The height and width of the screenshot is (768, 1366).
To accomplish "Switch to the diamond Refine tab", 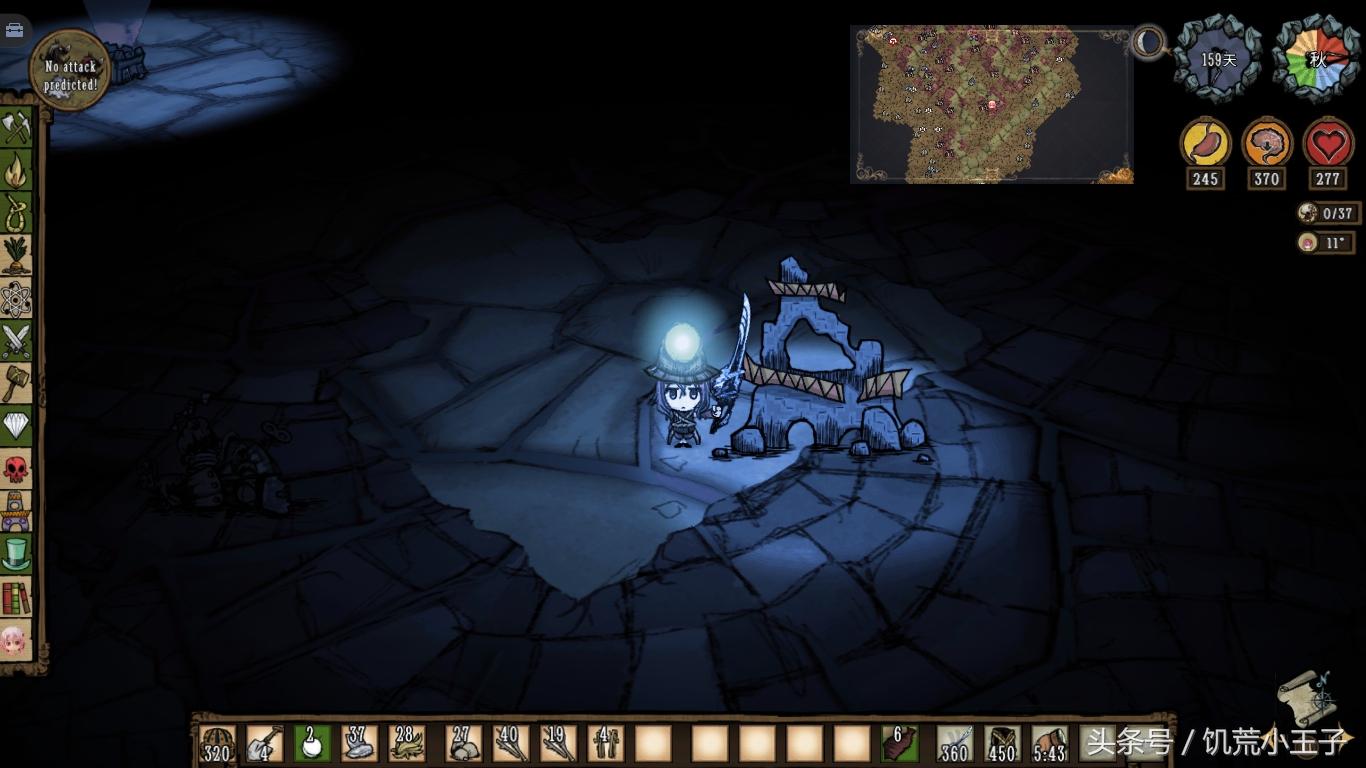I will (x=17, y=426).
